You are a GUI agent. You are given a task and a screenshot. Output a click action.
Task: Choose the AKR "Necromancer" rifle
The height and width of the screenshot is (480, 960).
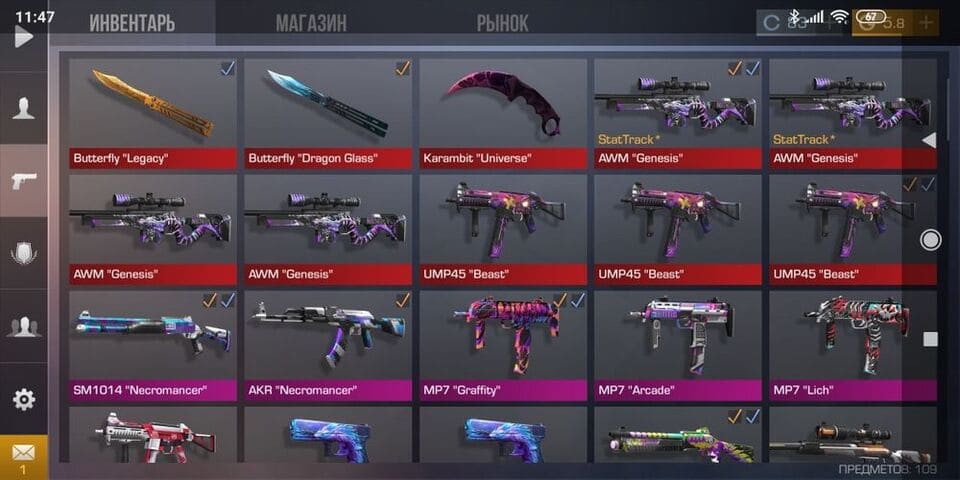point(328,344)
